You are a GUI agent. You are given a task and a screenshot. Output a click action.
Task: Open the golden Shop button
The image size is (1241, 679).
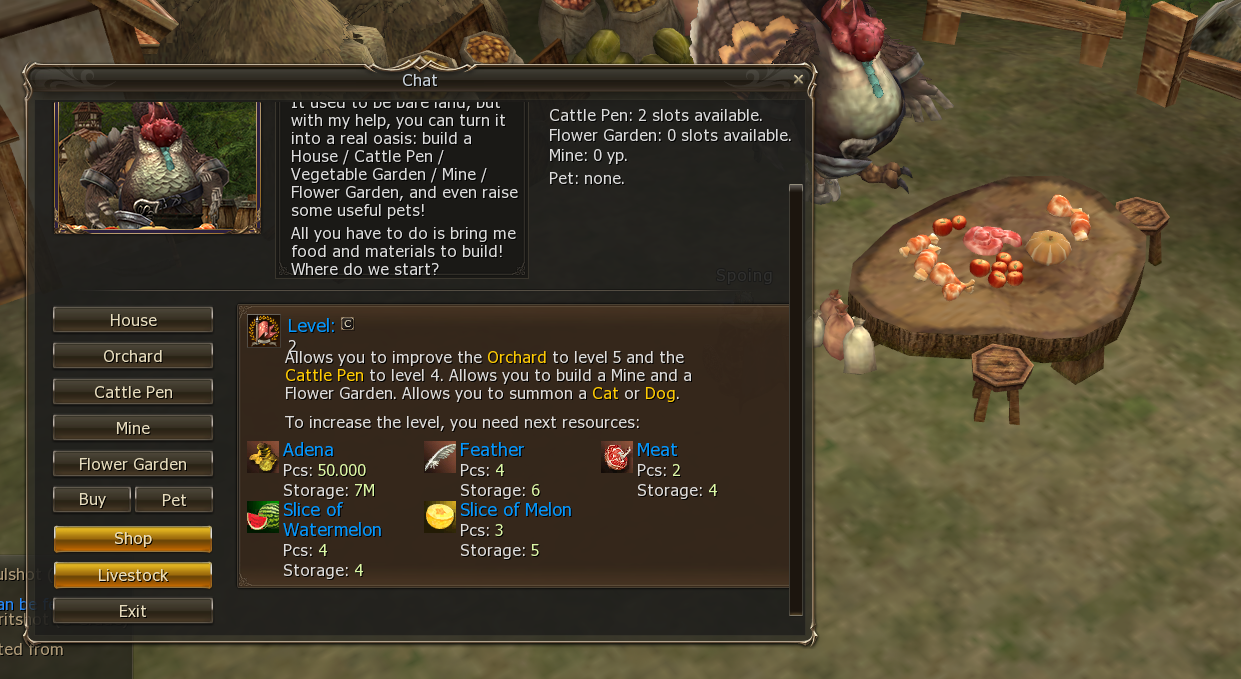tap(133, 539)
